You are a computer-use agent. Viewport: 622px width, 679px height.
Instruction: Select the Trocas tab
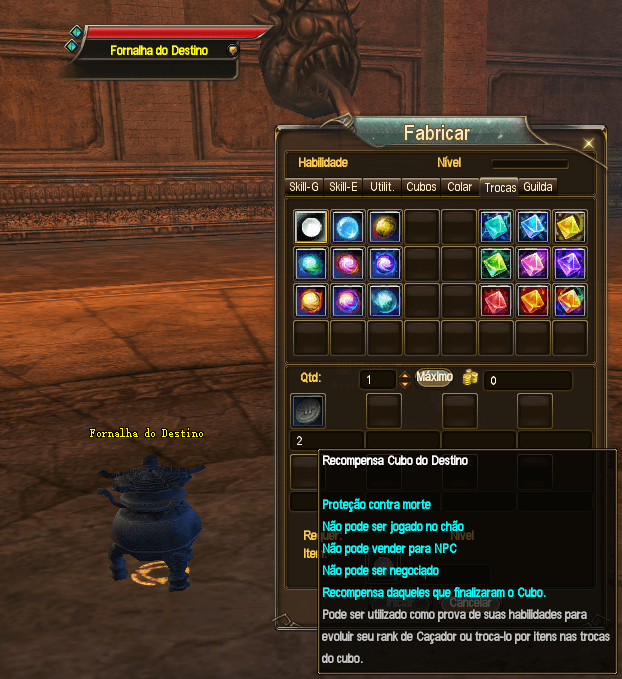coord(499,187)
